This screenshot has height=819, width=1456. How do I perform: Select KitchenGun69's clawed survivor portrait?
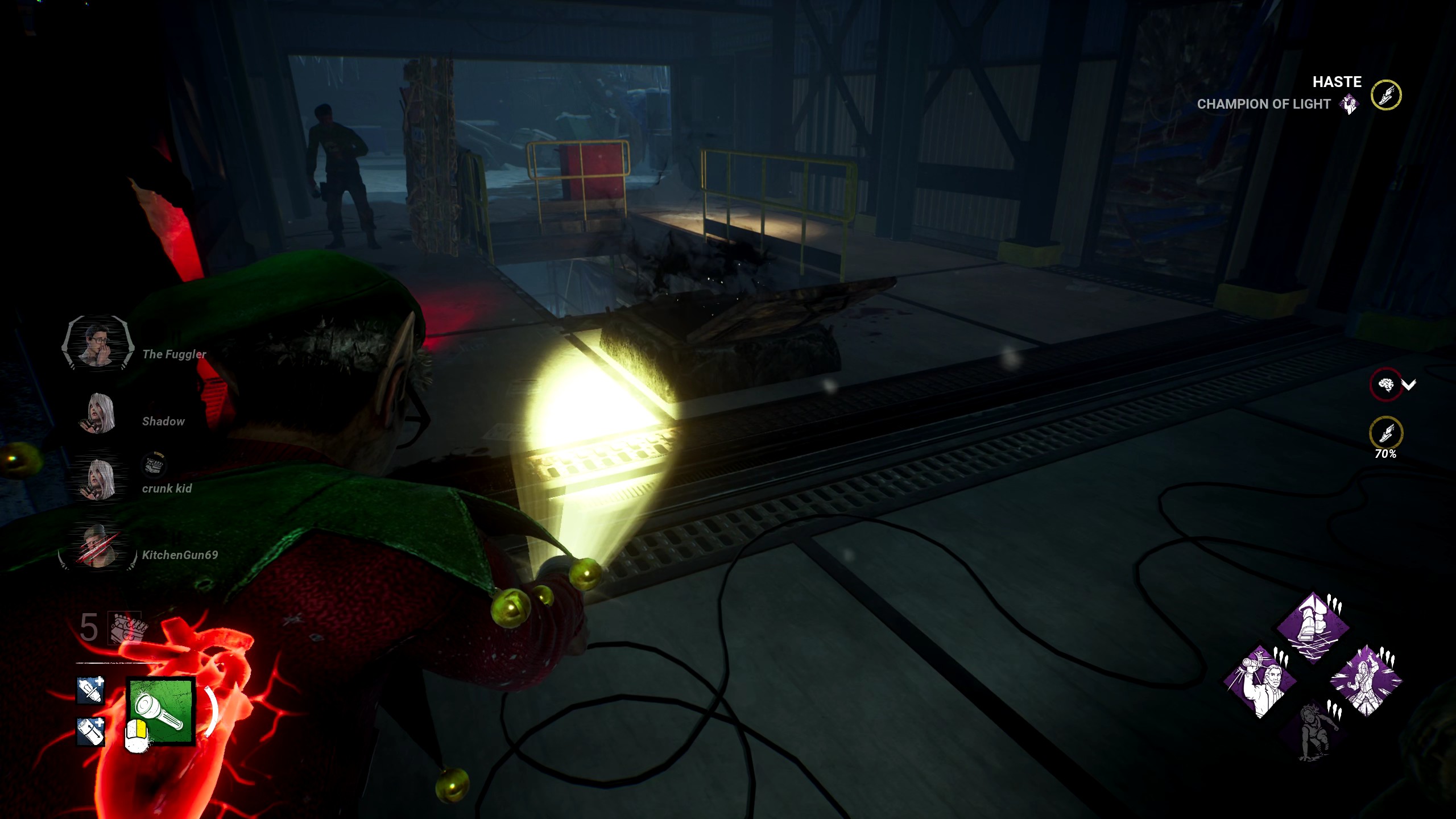pyautogui.click(x=98, y=547)
